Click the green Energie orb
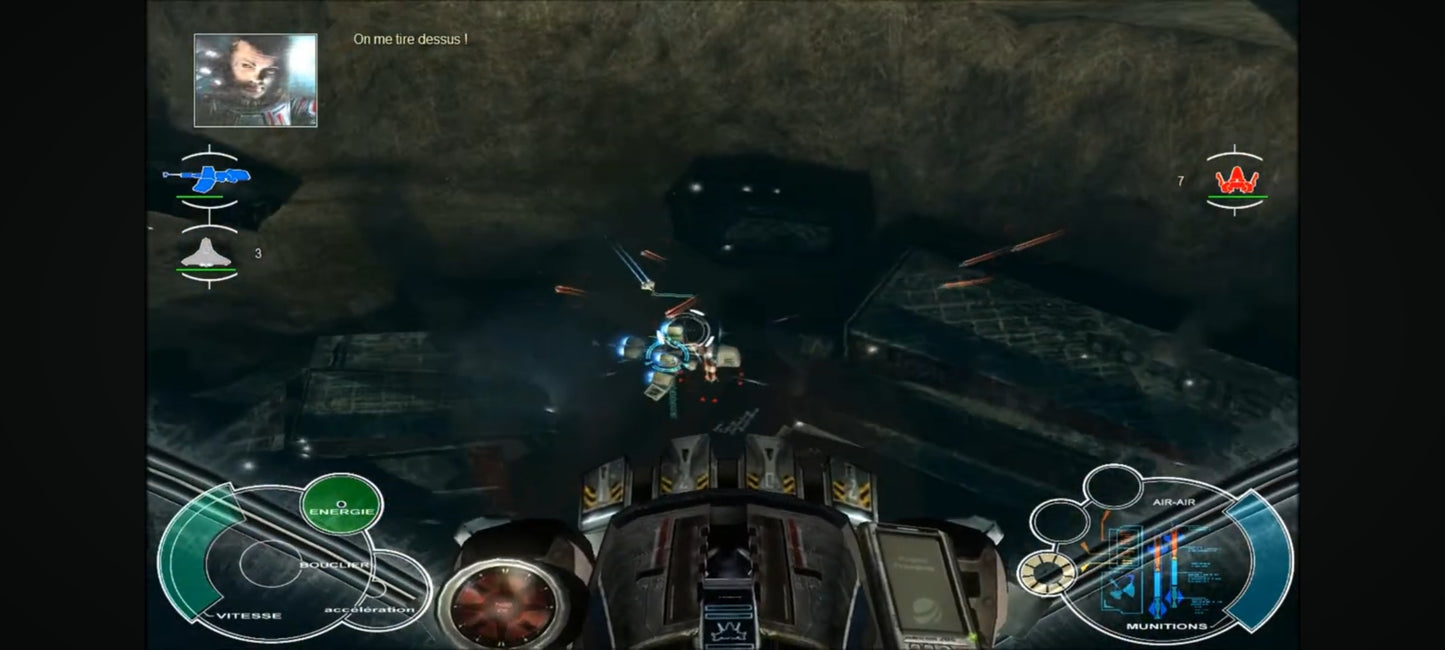The image size is (1445, 650). (x=341, y=505)
